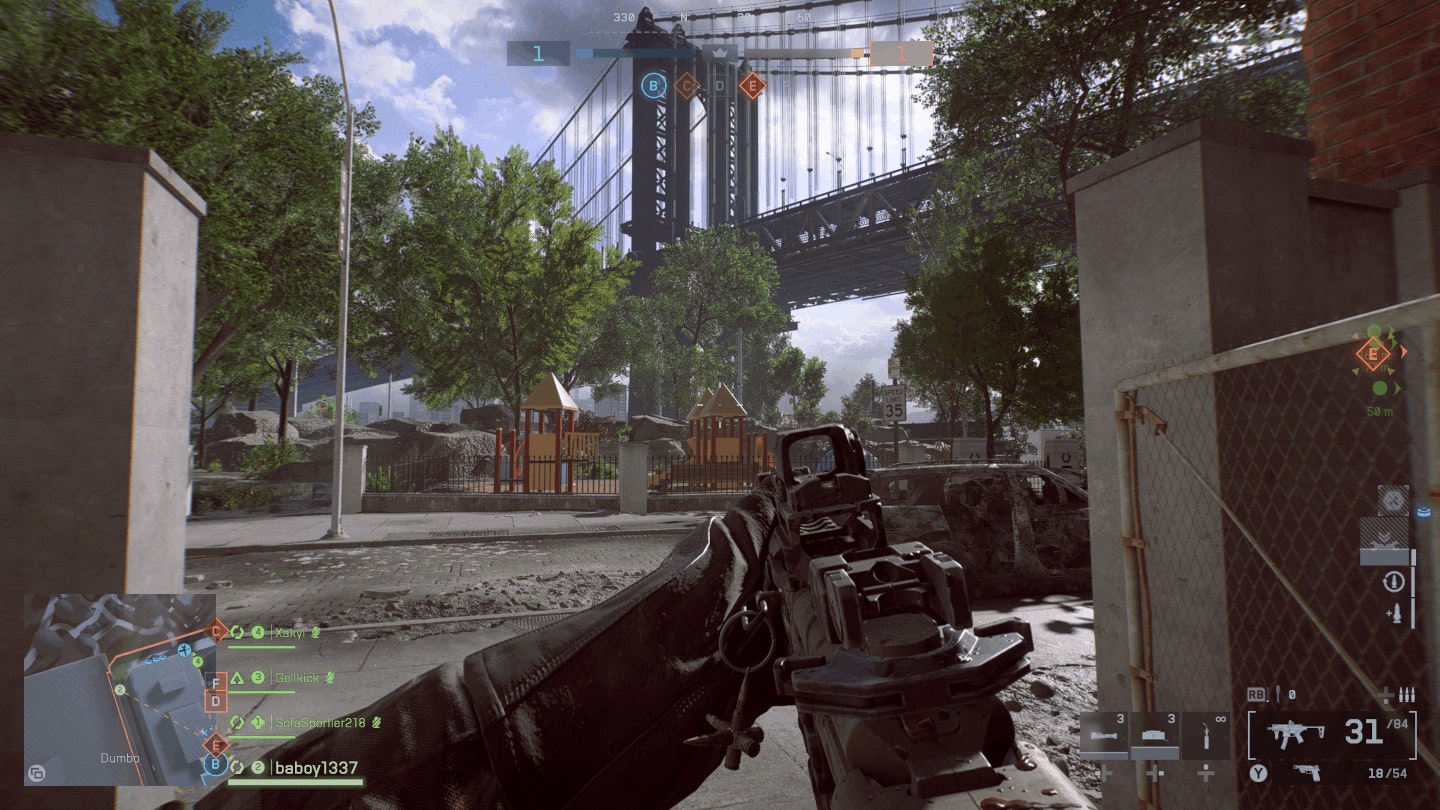Viewport: 1440px width, 810px height.
Task: Toggle the minimap size icon
Action: (x=37, y=773)
